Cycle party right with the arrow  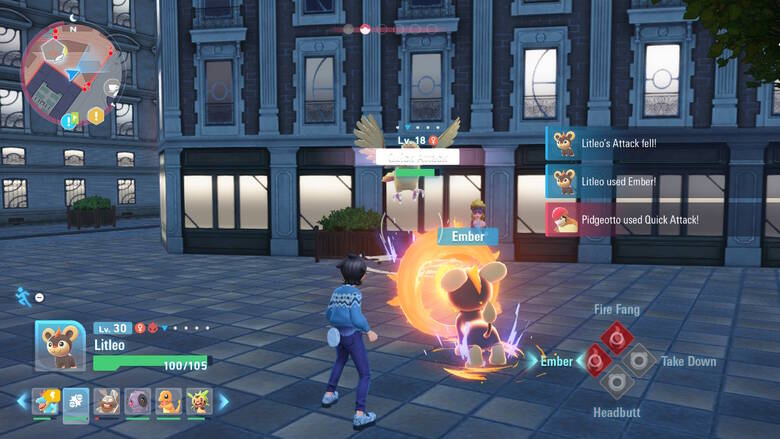(x=224, y=402)
